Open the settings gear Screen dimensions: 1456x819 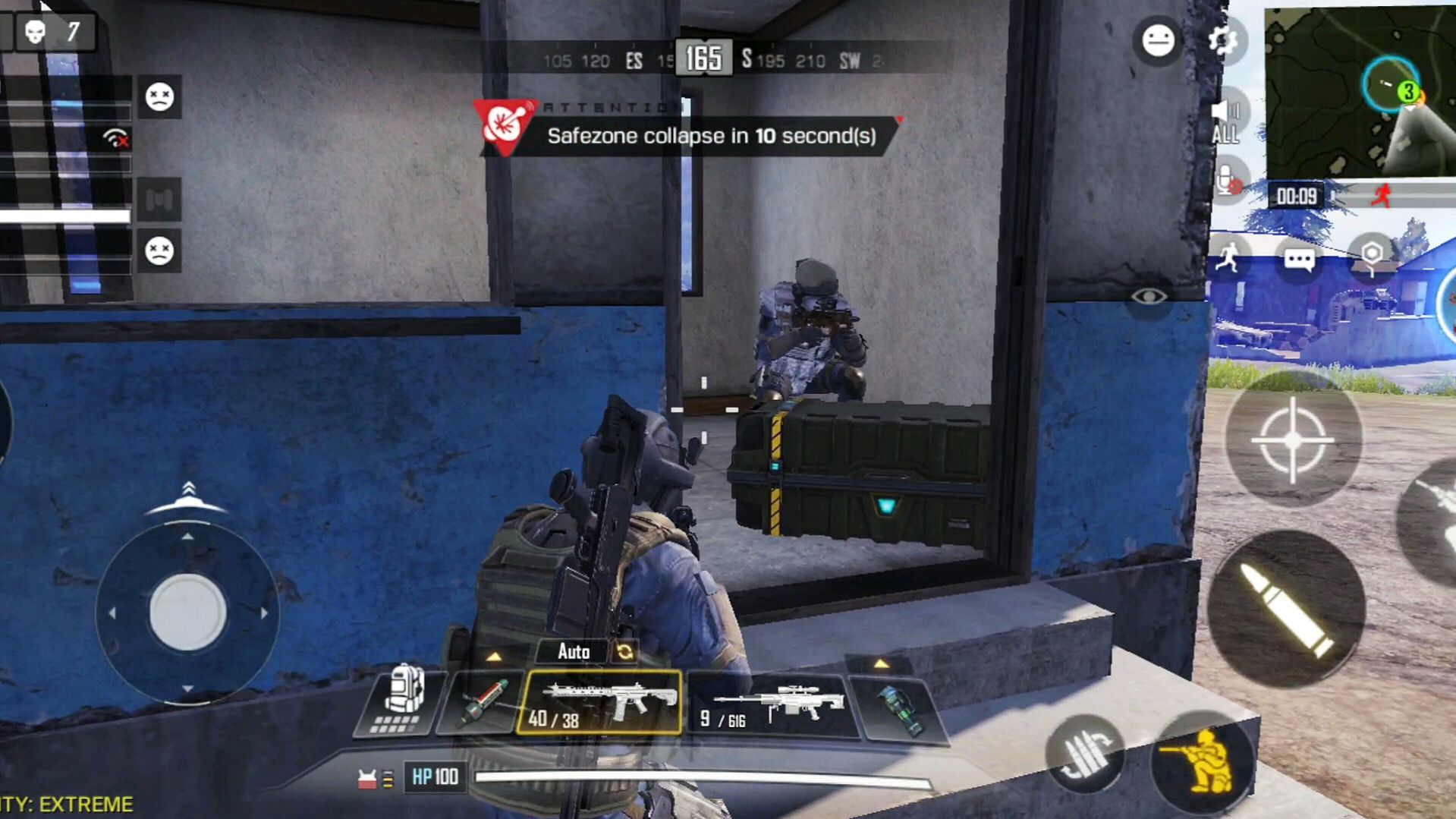(1222, 40)
